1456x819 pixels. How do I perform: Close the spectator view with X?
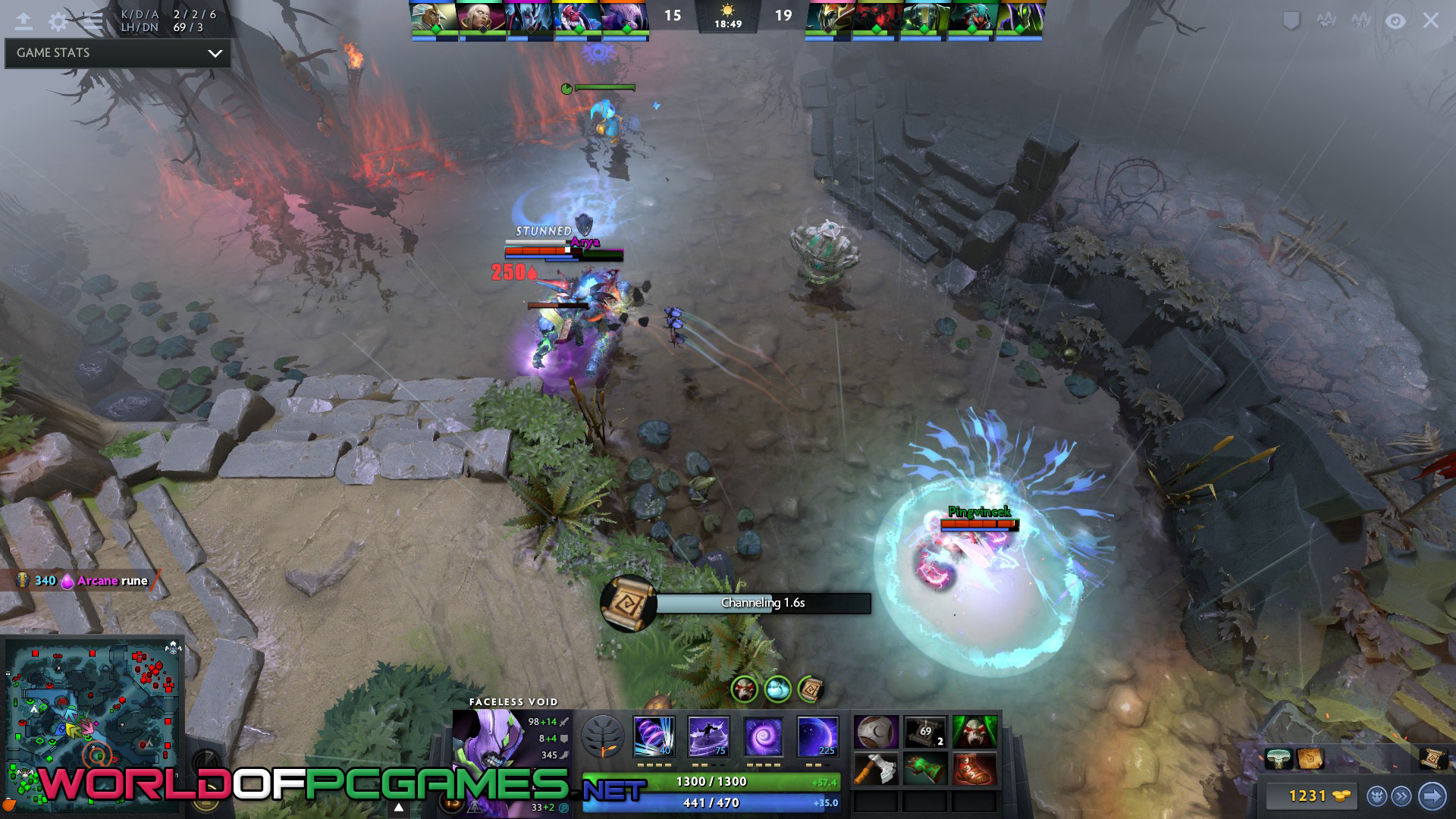click(1430, 21)
